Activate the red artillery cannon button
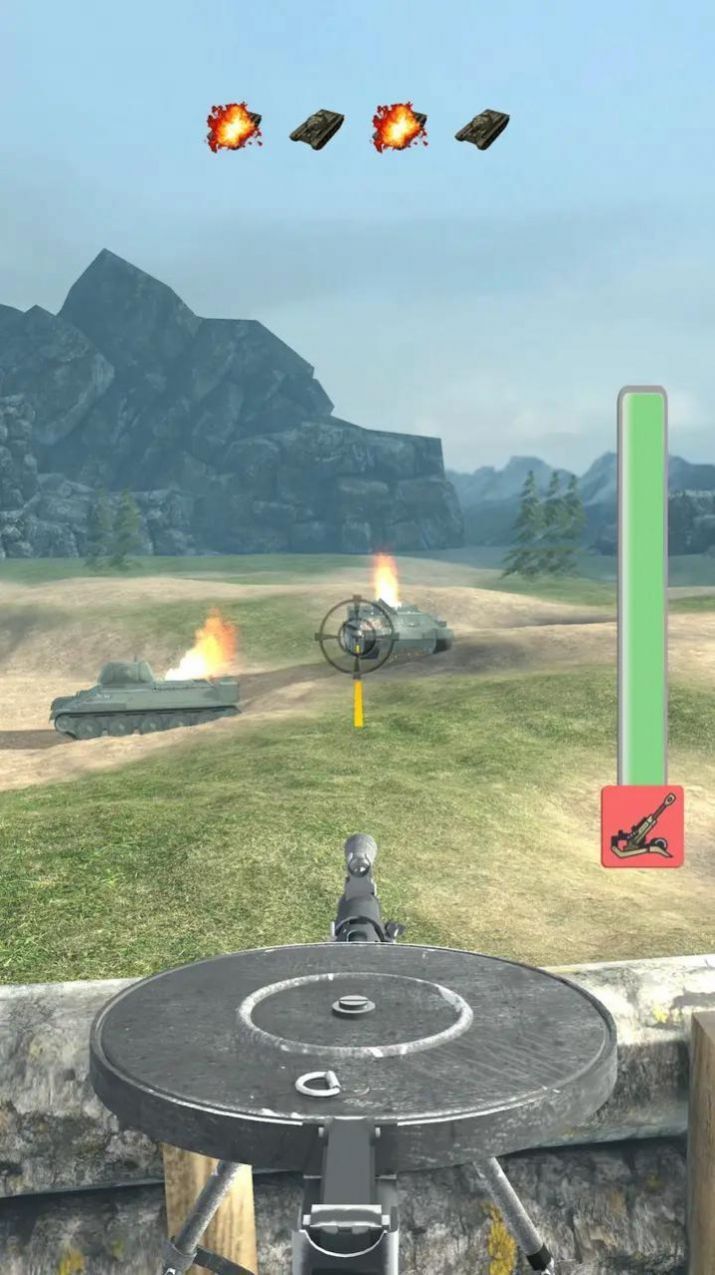This screenshot has width=715, height=1275. [642, 826]
